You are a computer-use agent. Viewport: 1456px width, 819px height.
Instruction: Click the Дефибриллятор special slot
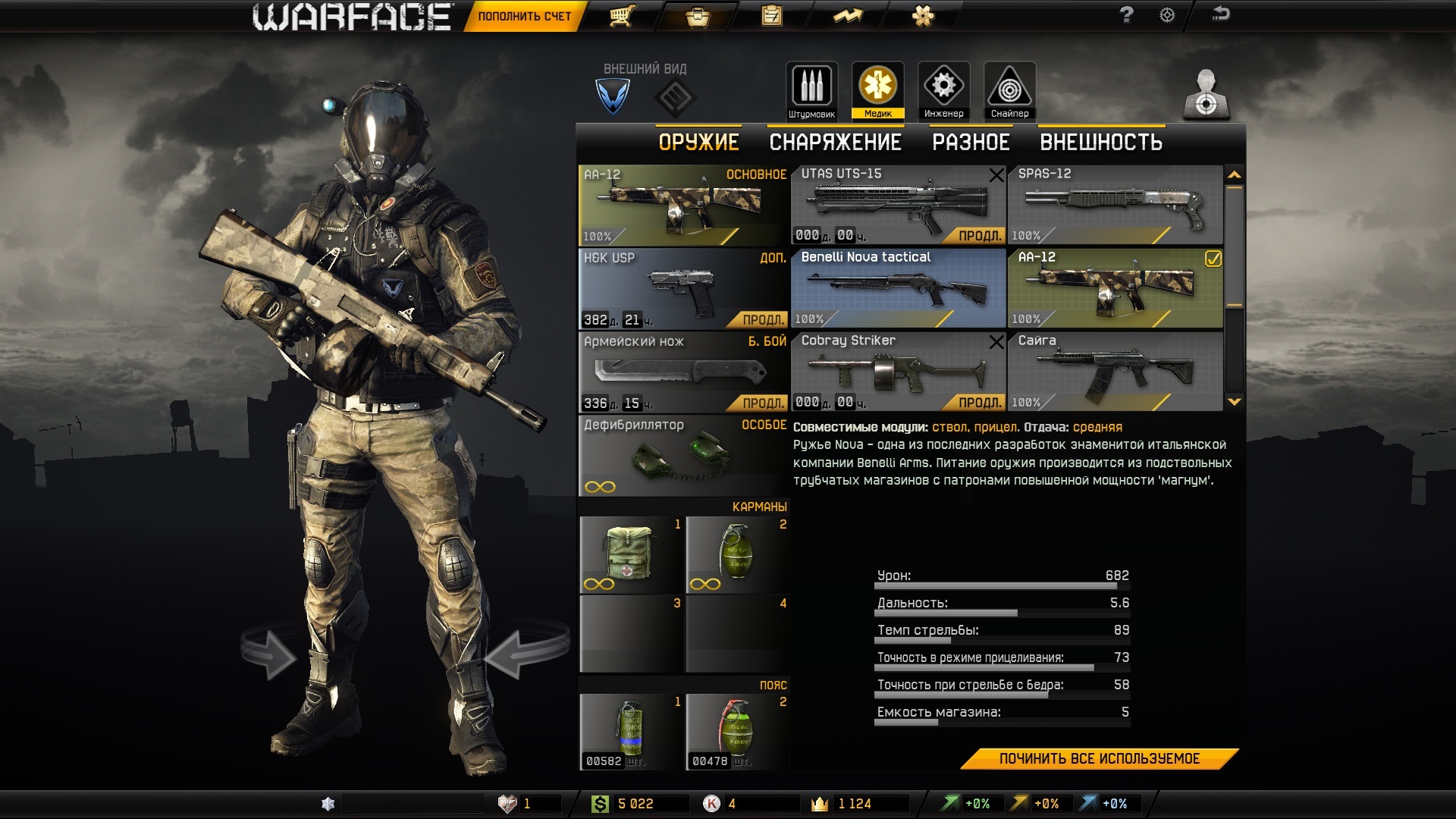(x=682, y=455)
